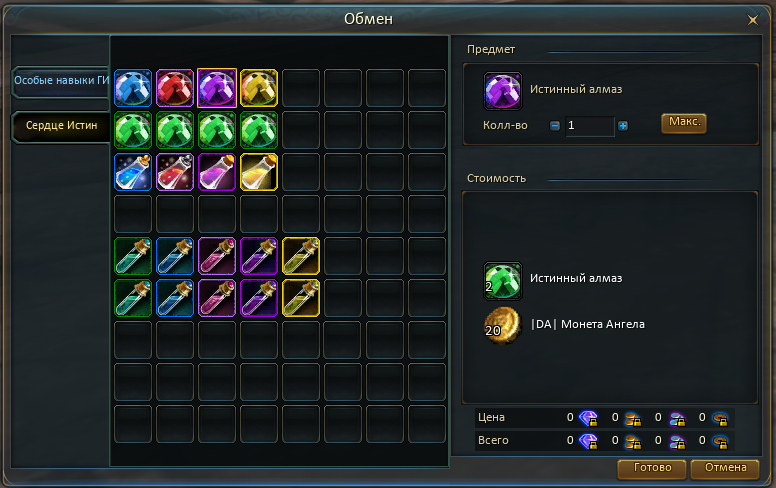Increase the exchange quantity with plus

tap(623, 126)
